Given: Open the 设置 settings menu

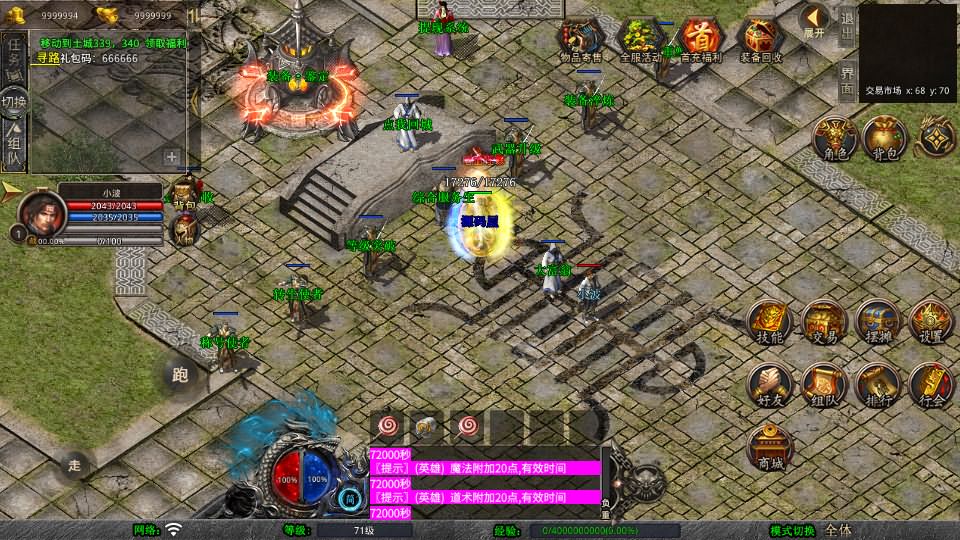Looking at the screenshot, I should coord(930,322).
